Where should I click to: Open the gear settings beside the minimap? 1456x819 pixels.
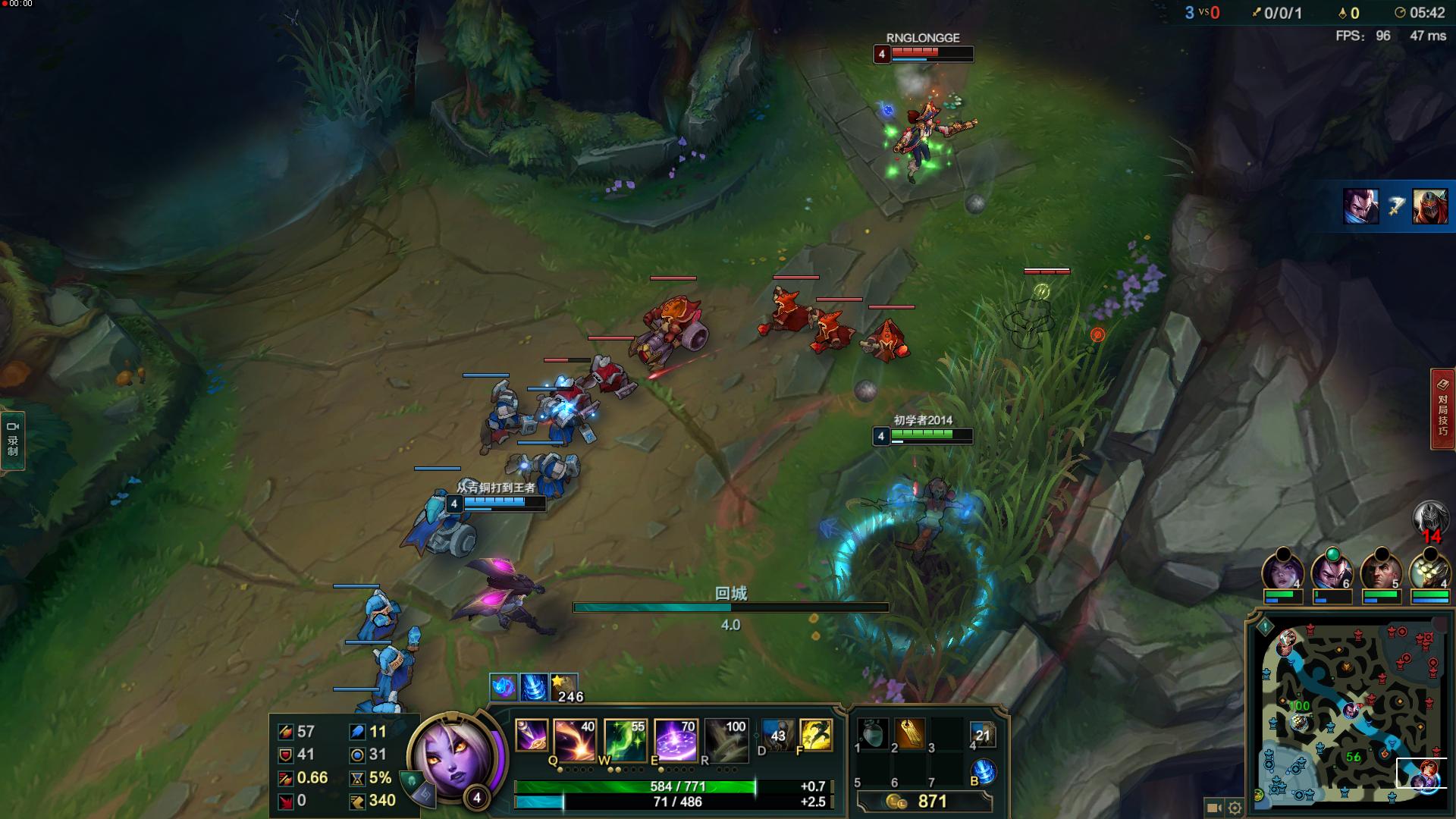pos(1235,808)
